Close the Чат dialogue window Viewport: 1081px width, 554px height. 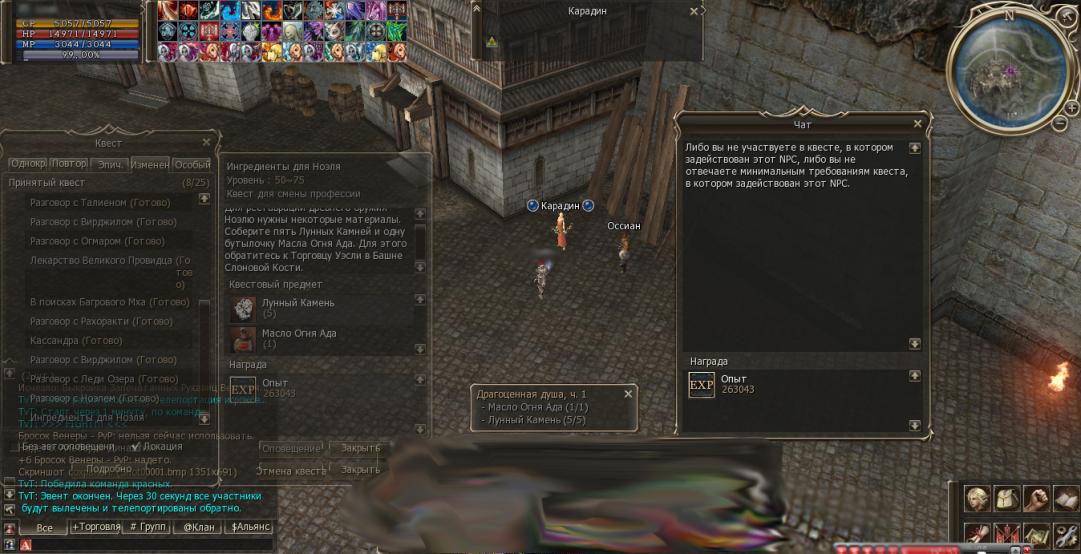point(917,124)
